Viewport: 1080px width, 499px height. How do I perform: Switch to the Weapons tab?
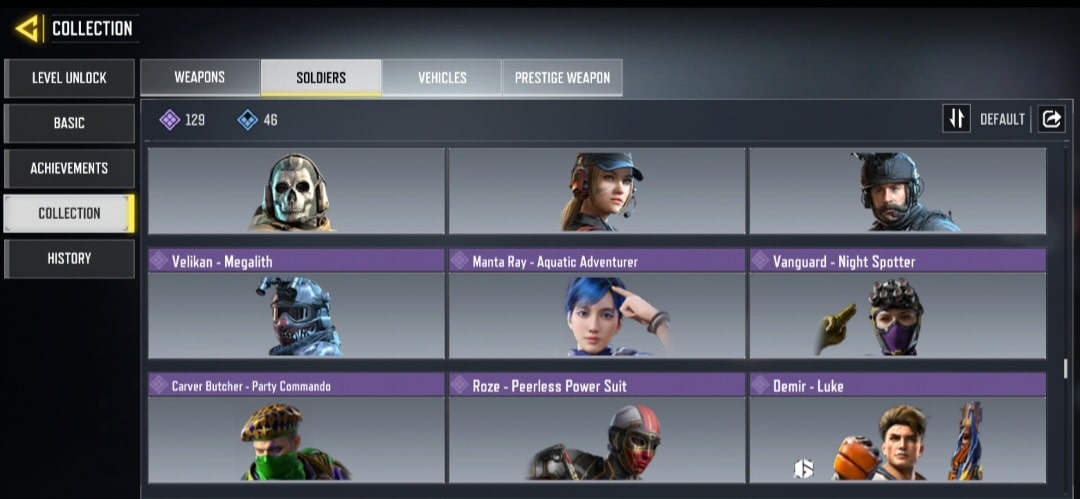point(200,77)
